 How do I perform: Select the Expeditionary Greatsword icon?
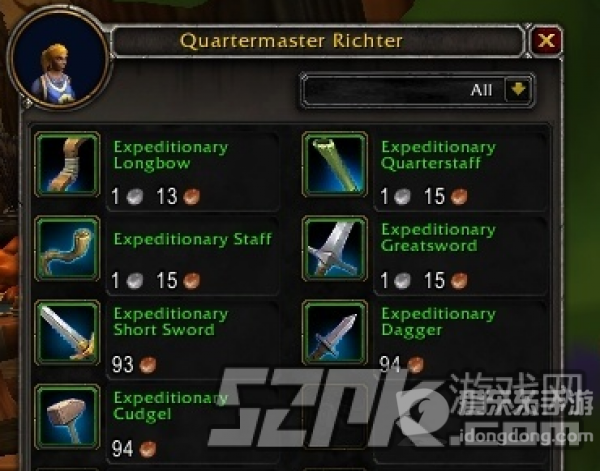(335, 249)
